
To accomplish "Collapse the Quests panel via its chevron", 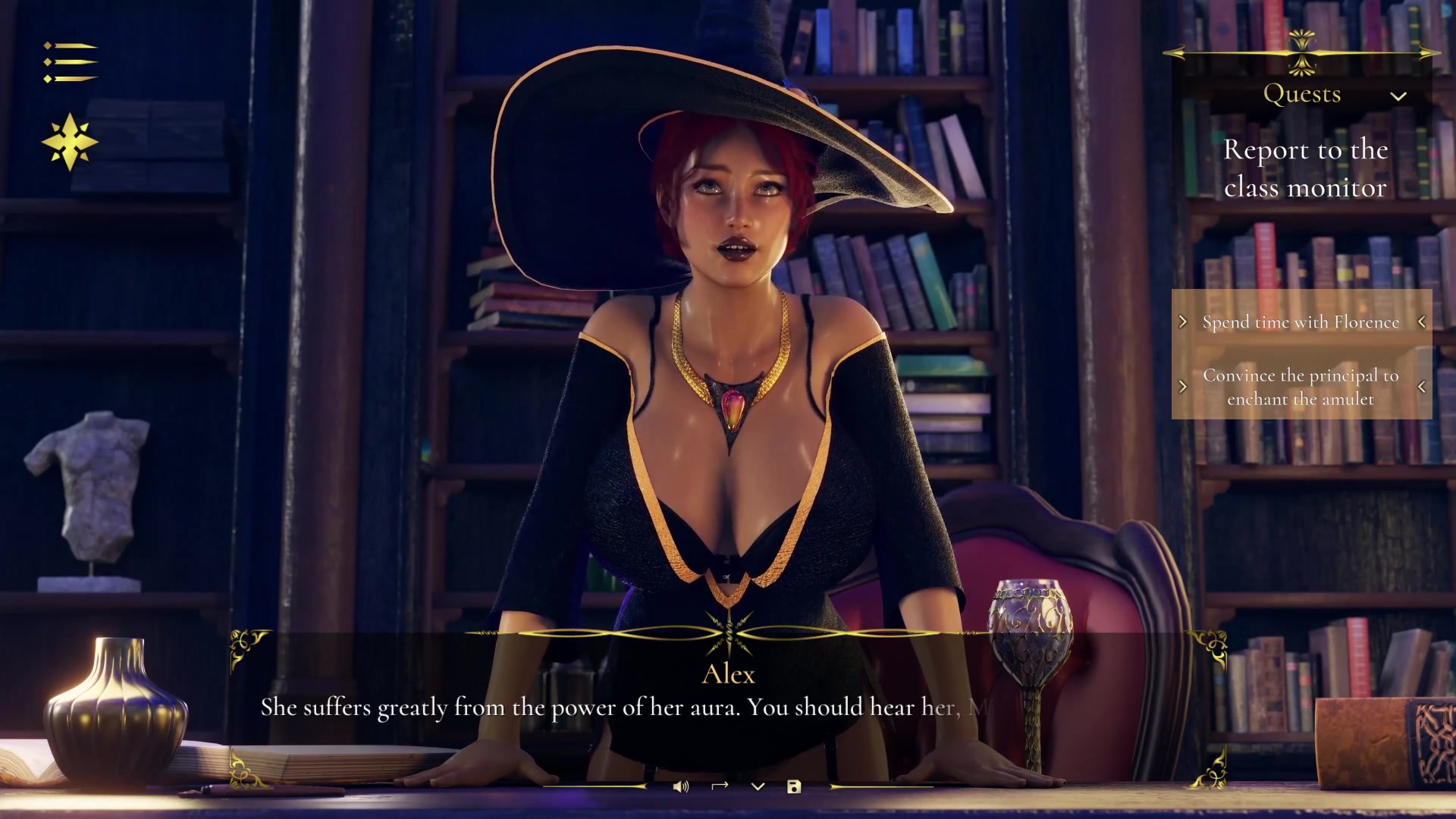I will pyautogui.click(x=1400, y=97).
